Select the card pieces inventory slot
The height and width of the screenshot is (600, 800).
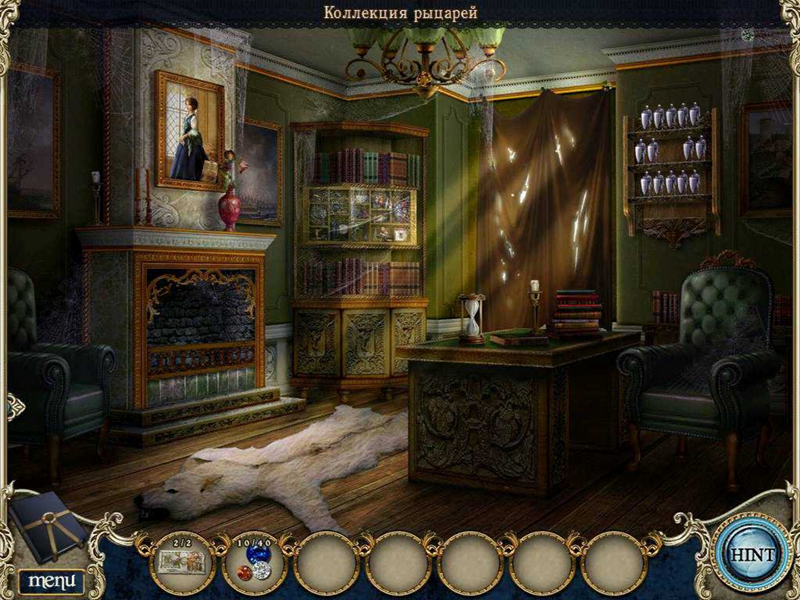pyautogui.click(x=181, y=560)
